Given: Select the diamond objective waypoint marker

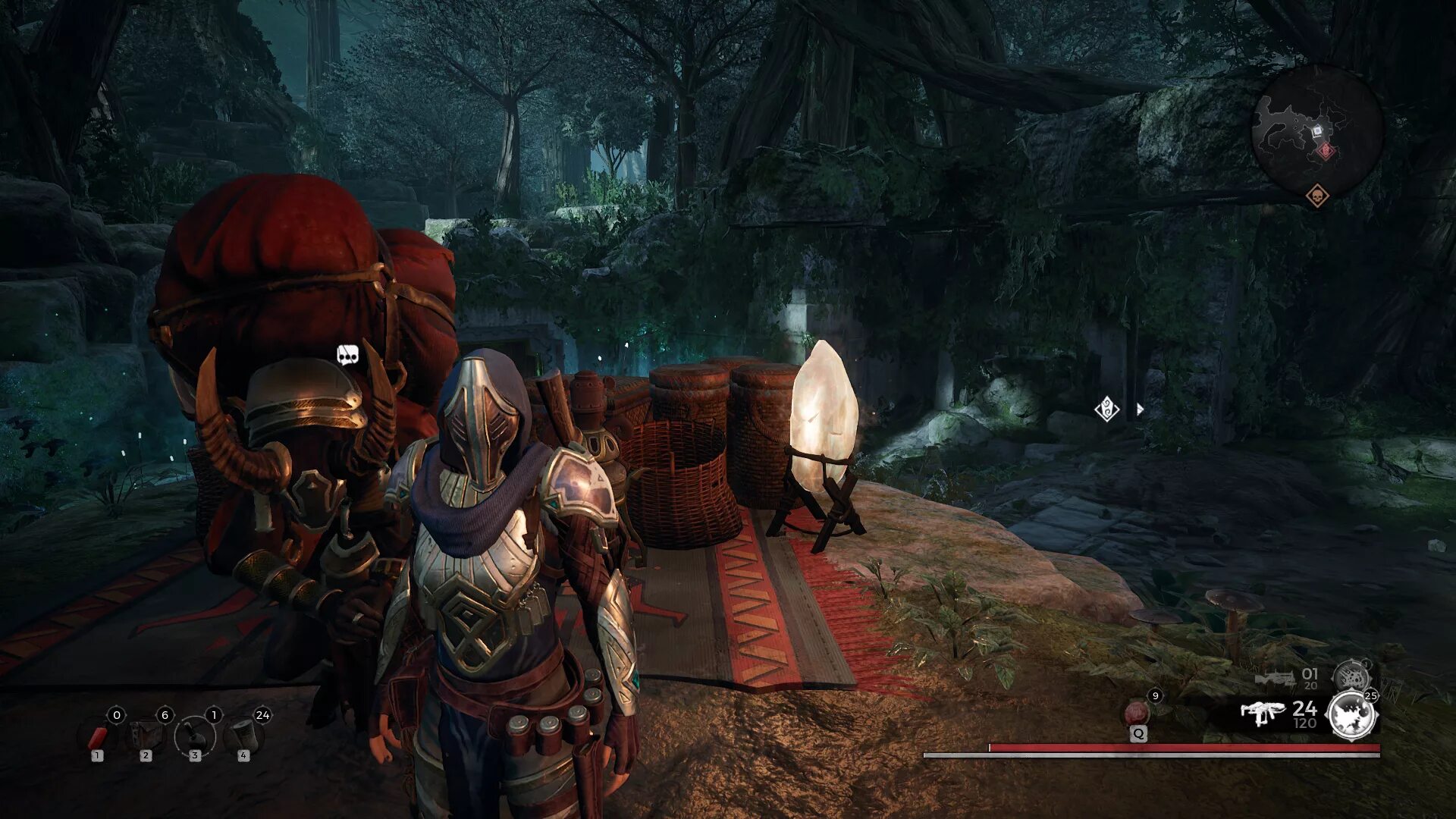Looking at the screenshot, I should [x=1107, y=410].
